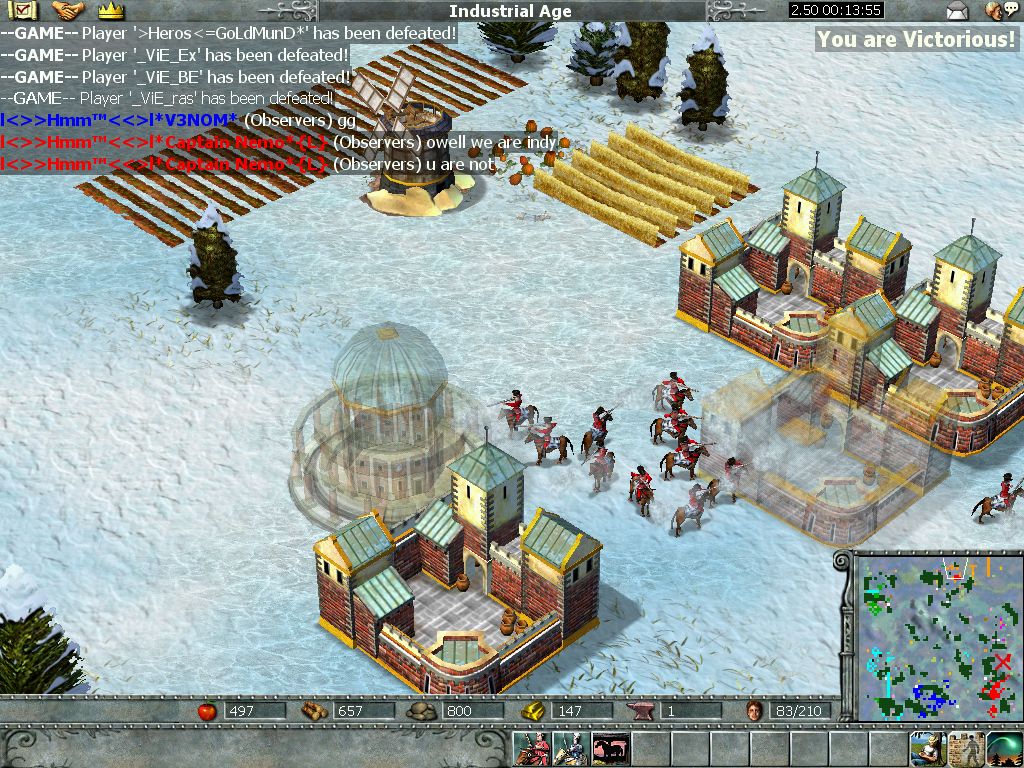The width and height of the screenshot is (1024, 768).
Task: Select the red-coated mounted soldier unit button
Action: pos(531,749)
